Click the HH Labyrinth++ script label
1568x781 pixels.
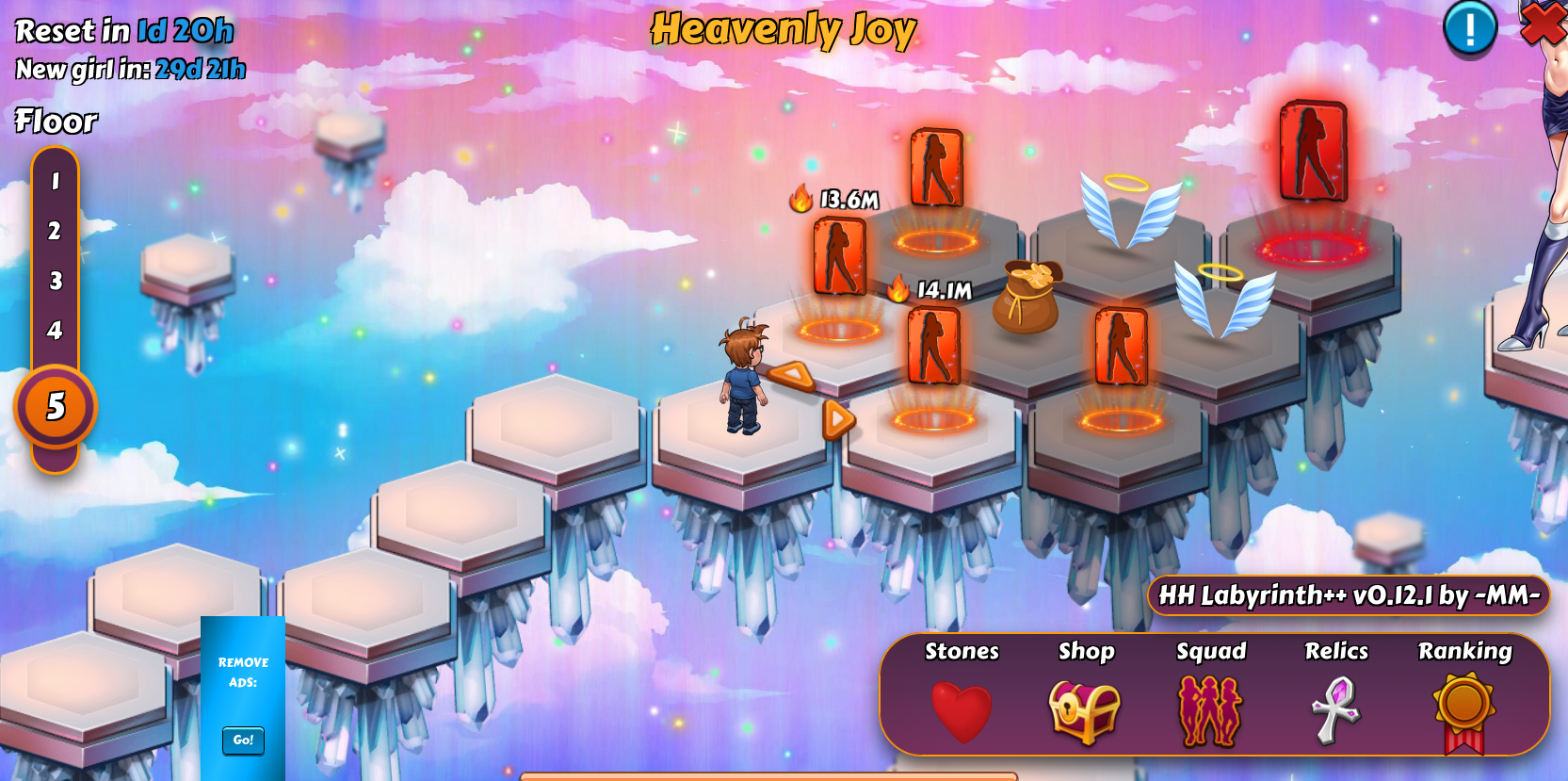[1349, 595]
